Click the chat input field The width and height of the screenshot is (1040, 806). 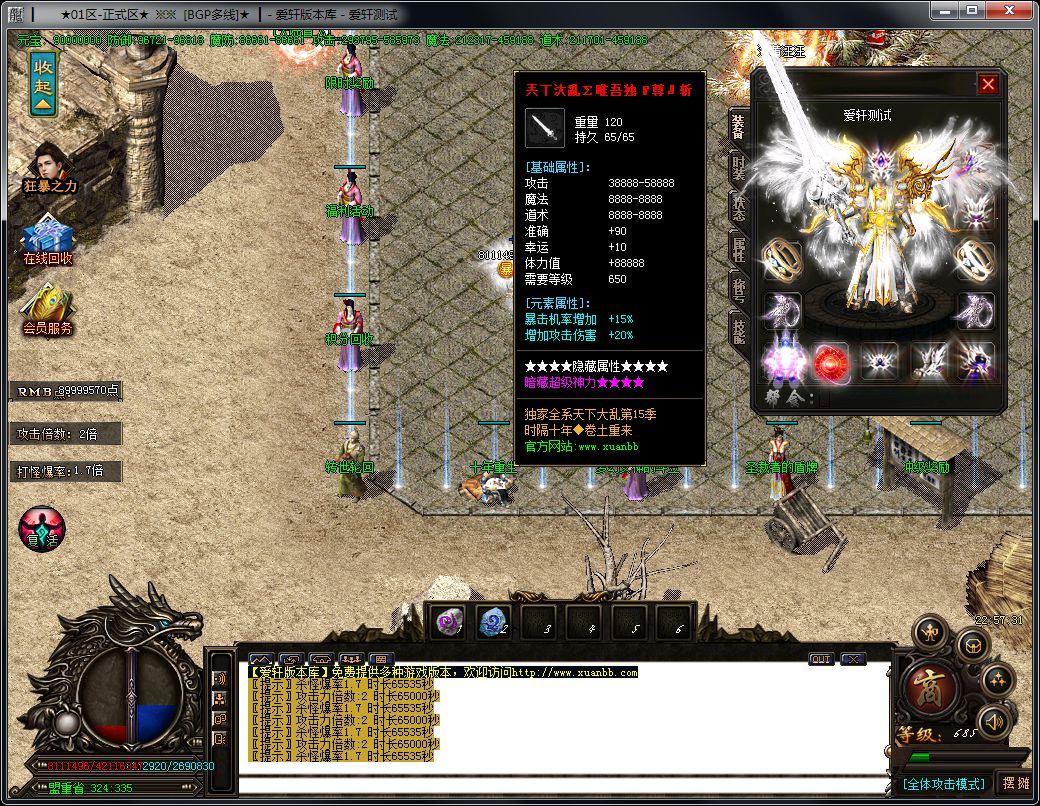click(560, 783)
